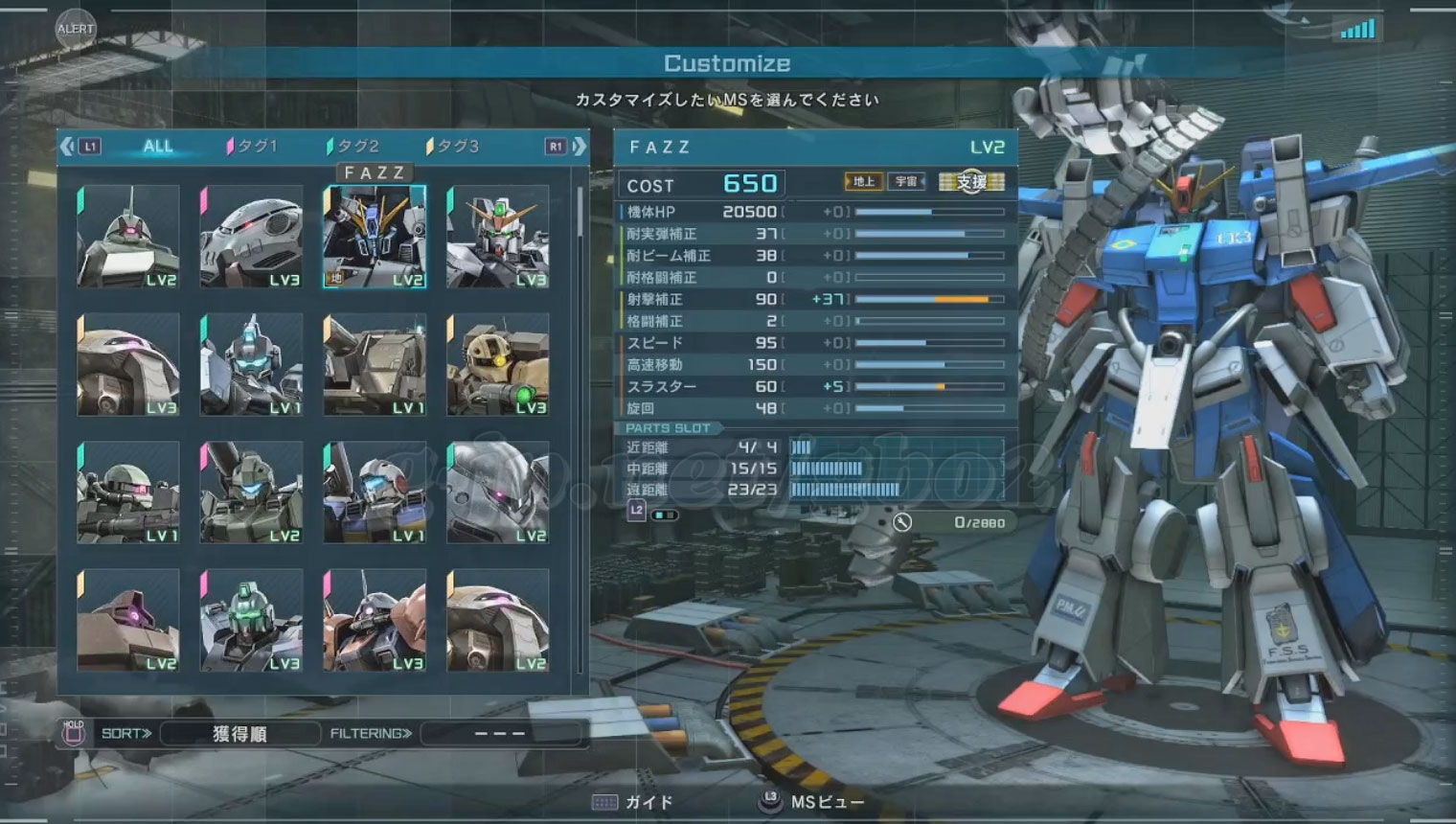Open the ガイド guide option
Screen dimensions: 1456x824
(648, 802)
